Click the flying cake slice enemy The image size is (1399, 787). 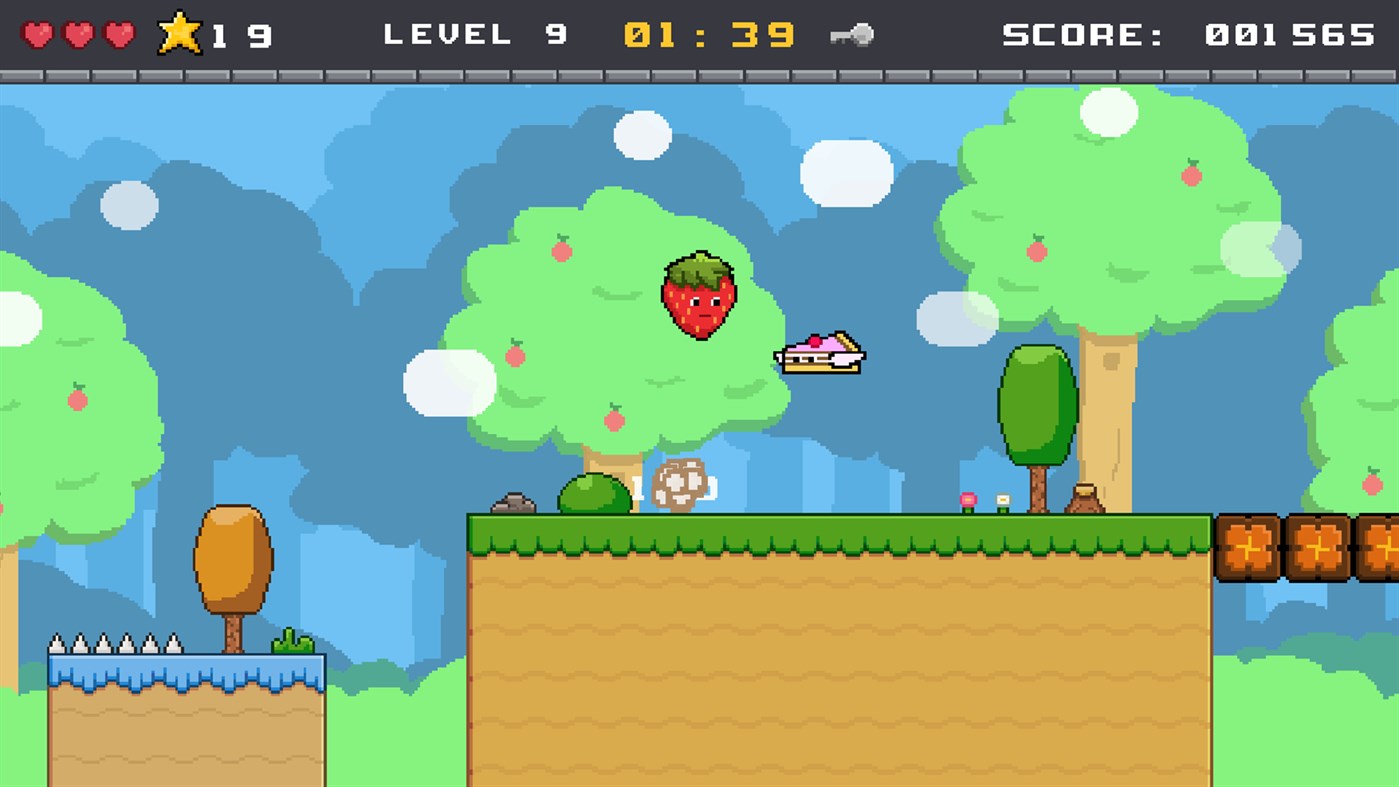(820, 355)
